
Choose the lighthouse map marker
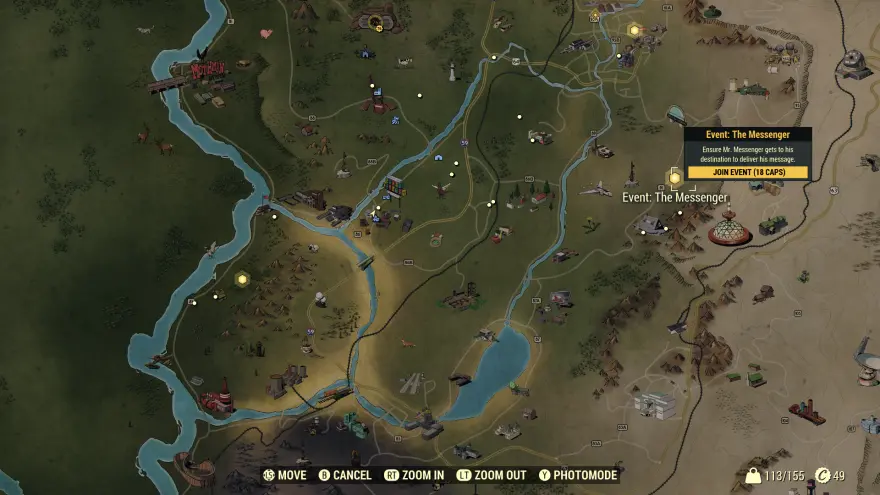452,71
